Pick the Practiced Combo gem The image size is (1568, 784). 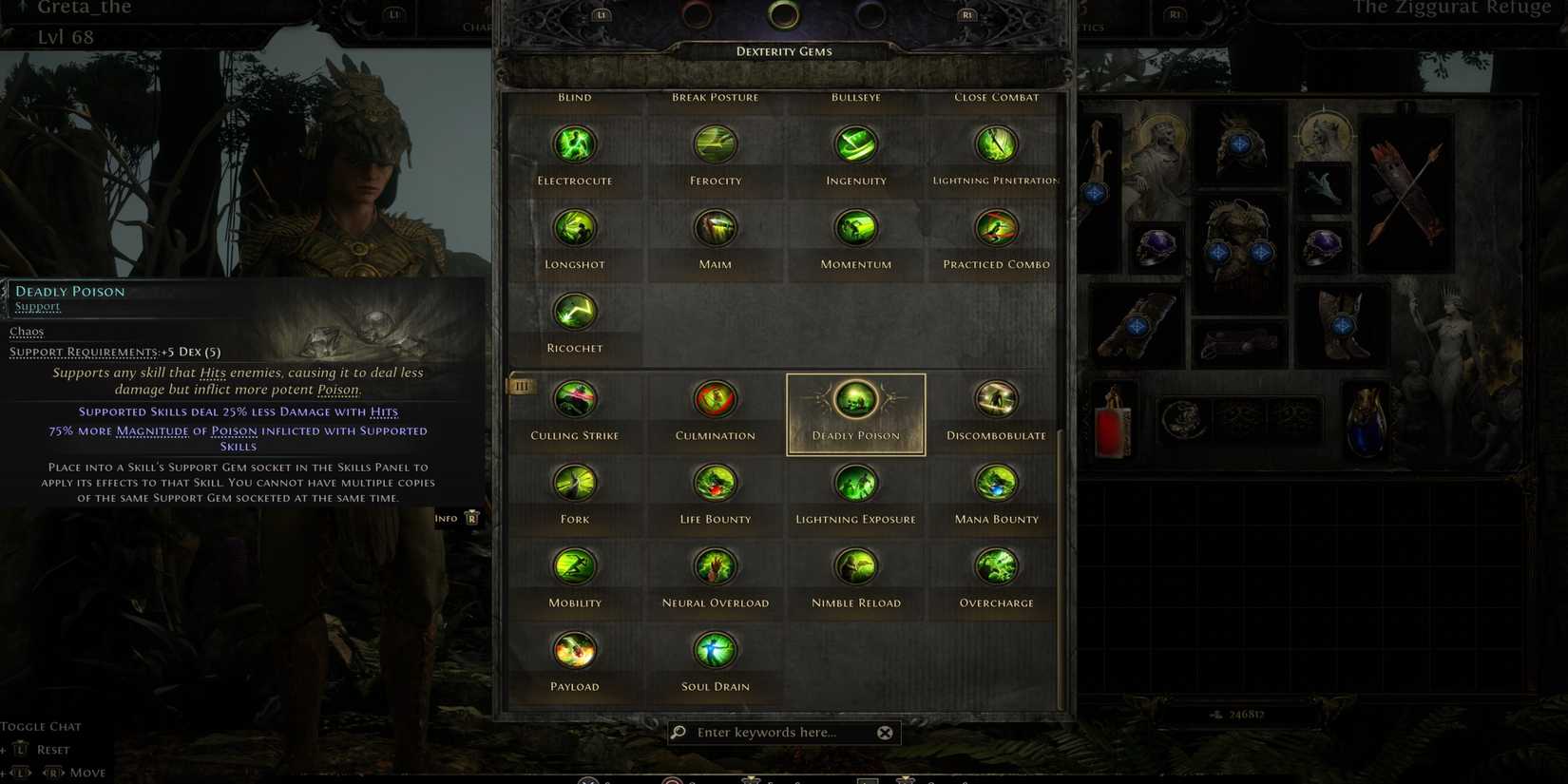[x=994, y=227]
